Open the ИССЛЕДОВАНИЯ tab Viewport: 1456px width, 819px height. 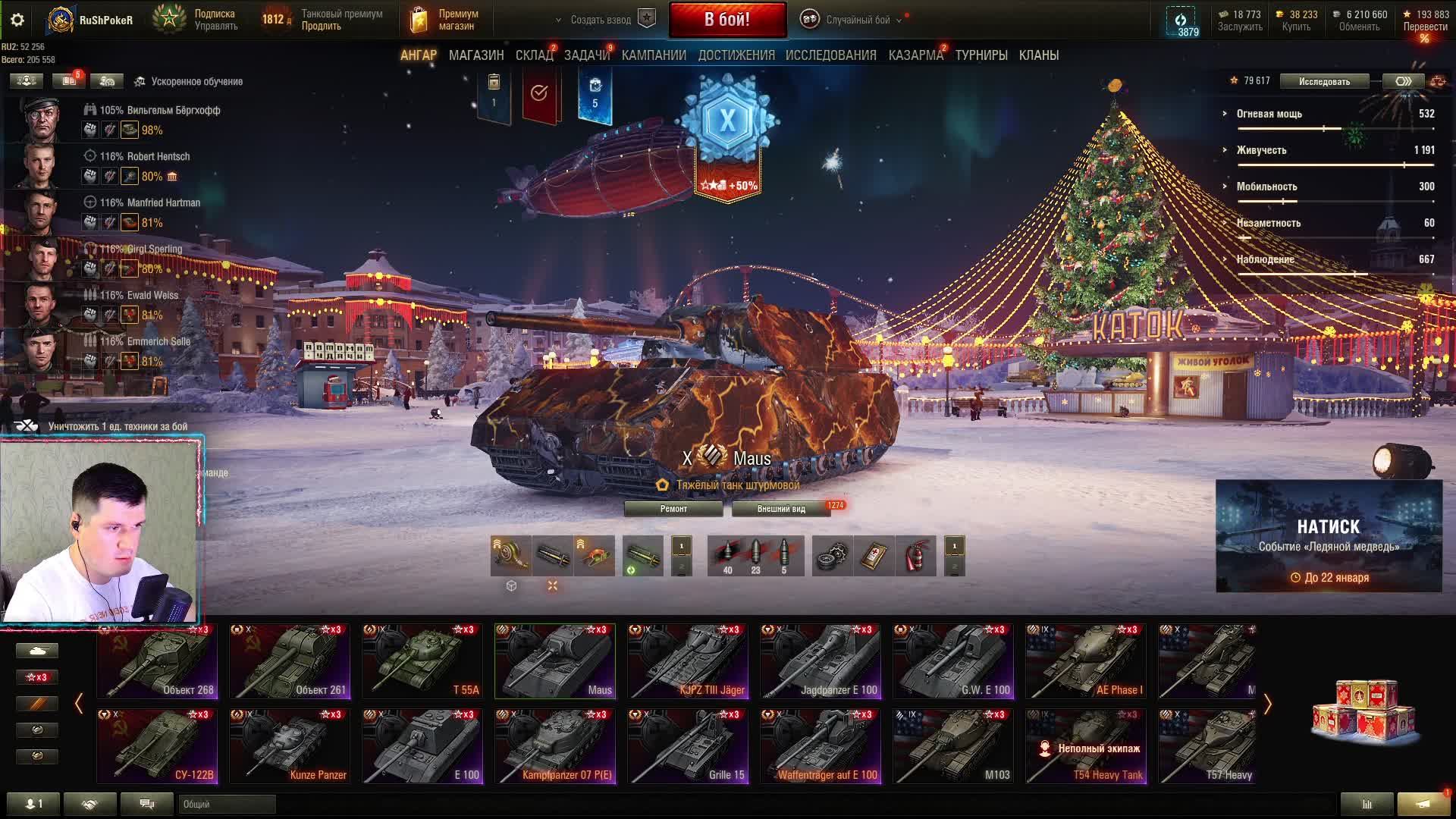click(830, 55)
